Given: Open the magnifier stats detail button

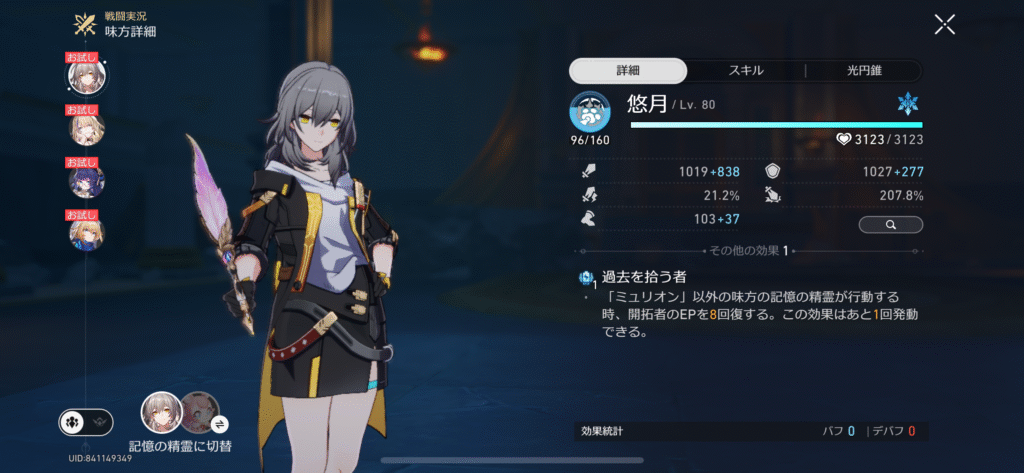Looking at the screenshot, I should pyautogui.click(x=890, y=225).
